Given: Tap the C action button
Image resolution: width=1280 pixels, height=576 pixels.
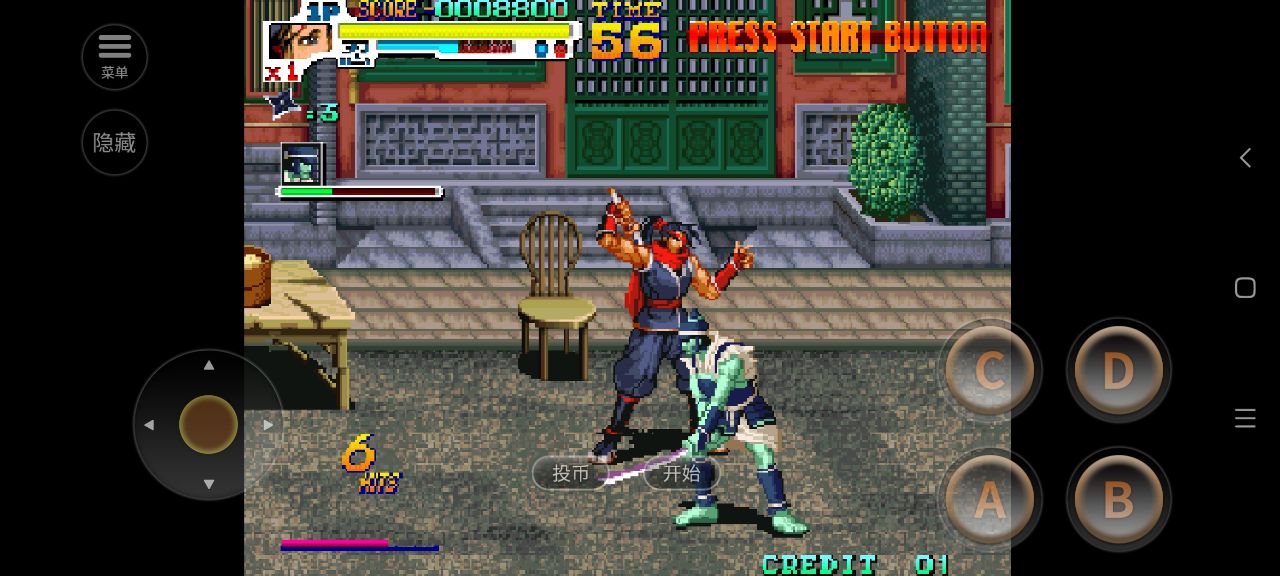Looking at the screenshot, I should [x=989, y=371].
